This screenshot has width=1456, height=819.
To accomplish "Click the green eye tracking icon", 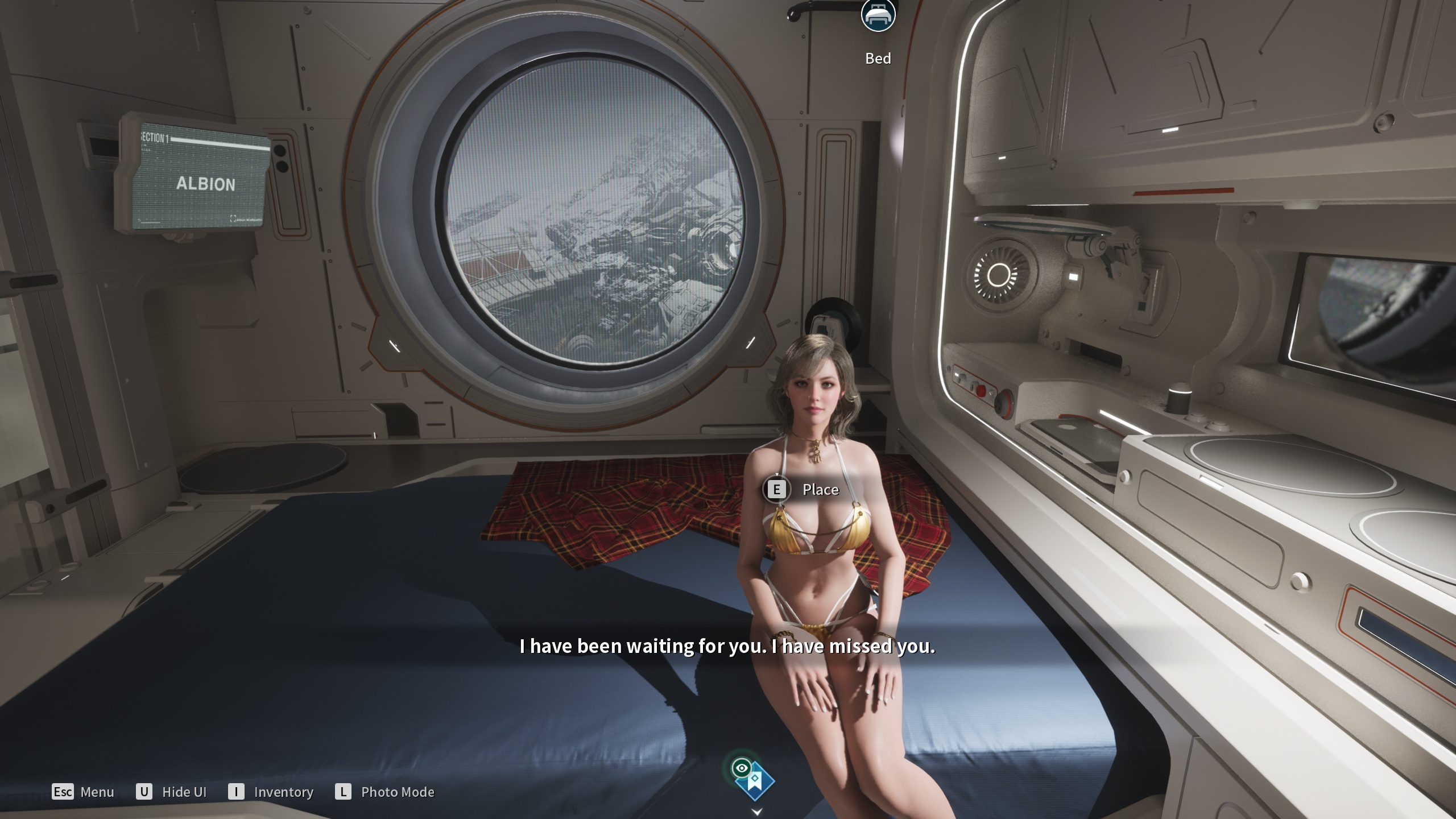I will pyautogui.click(x=741, y=768).
